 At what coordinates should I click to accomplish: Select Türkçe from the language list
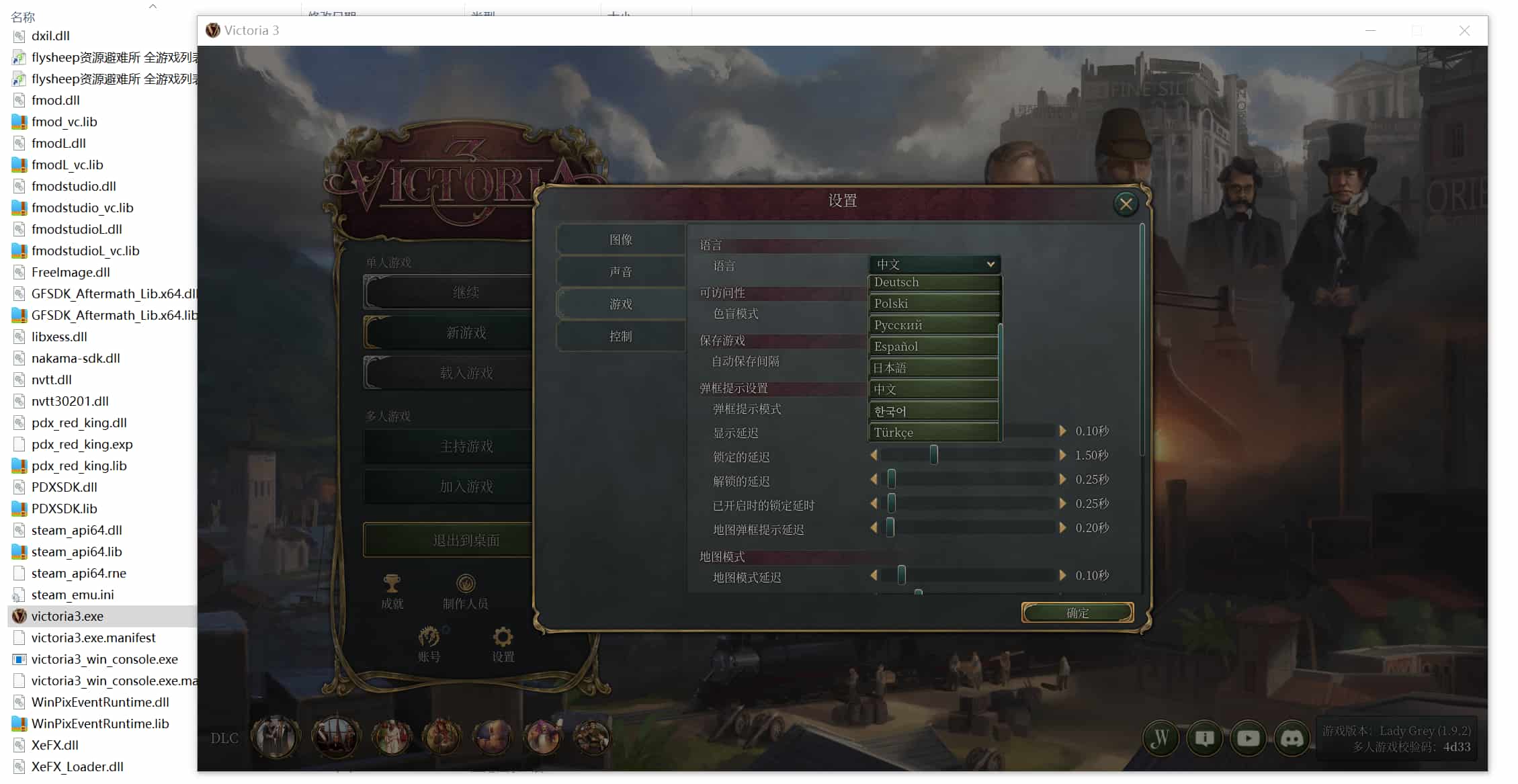tap(933, 432)
